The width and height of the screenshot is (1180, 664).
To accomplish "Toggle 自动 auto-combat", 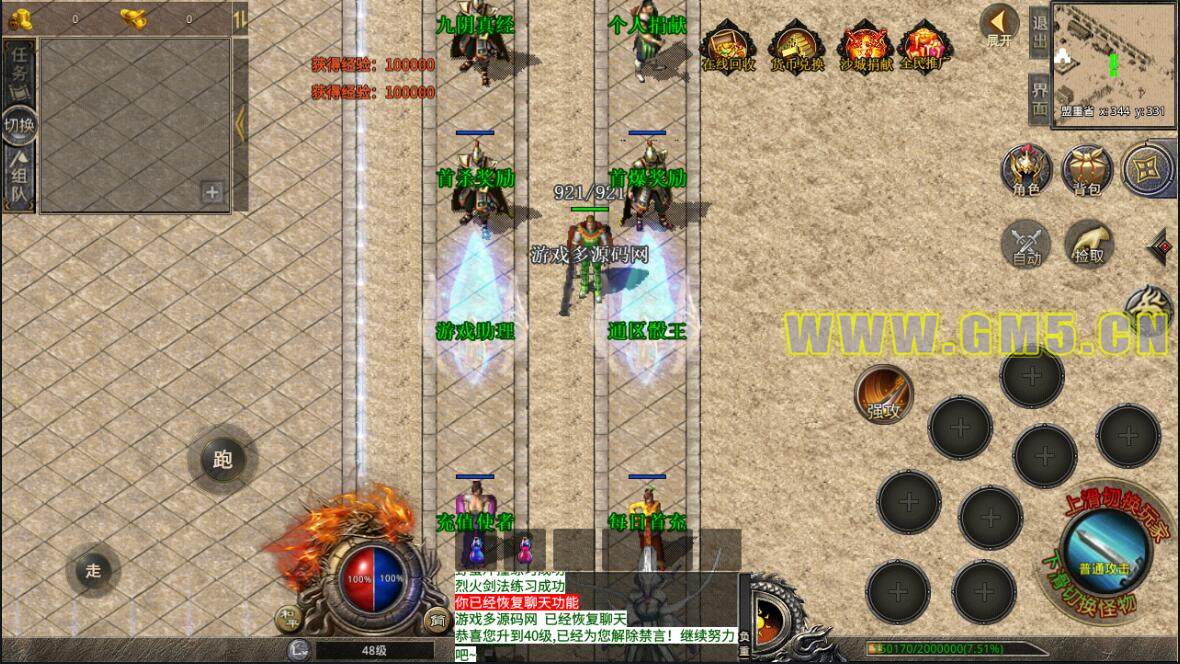I will 1026,243.
